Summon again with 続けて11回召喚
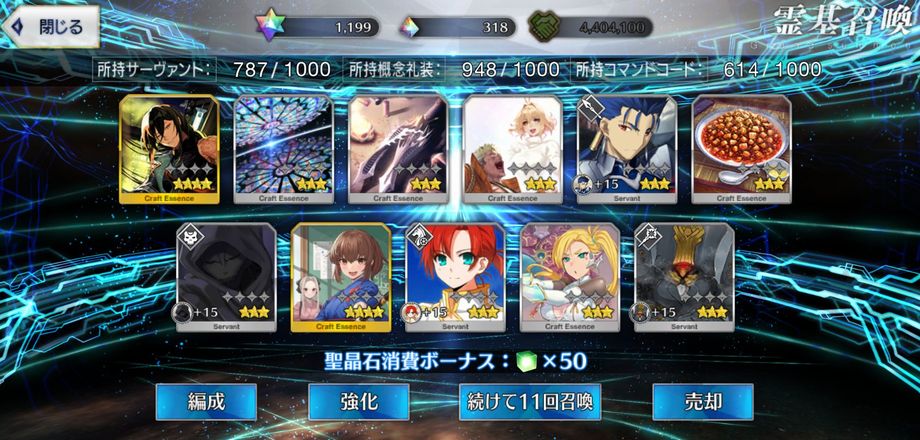 (x=530, y=402)
